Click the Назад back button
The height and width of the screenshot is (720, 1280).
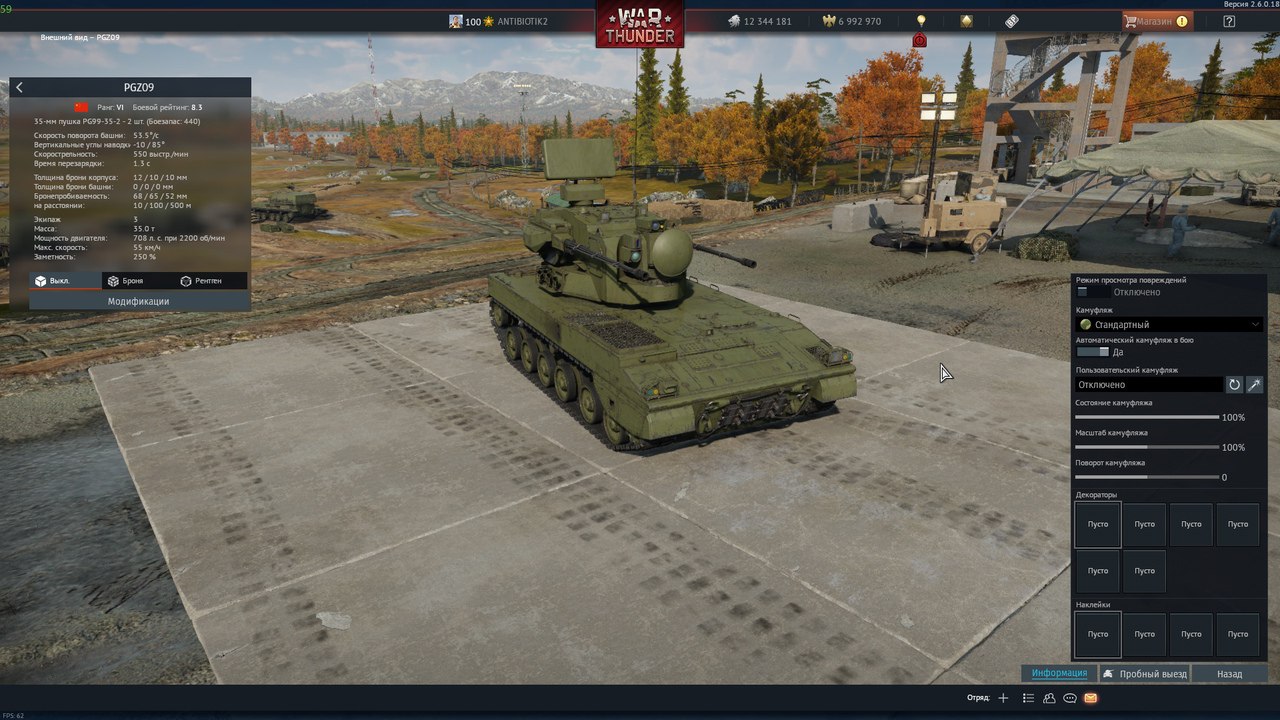click(1229, 674)
